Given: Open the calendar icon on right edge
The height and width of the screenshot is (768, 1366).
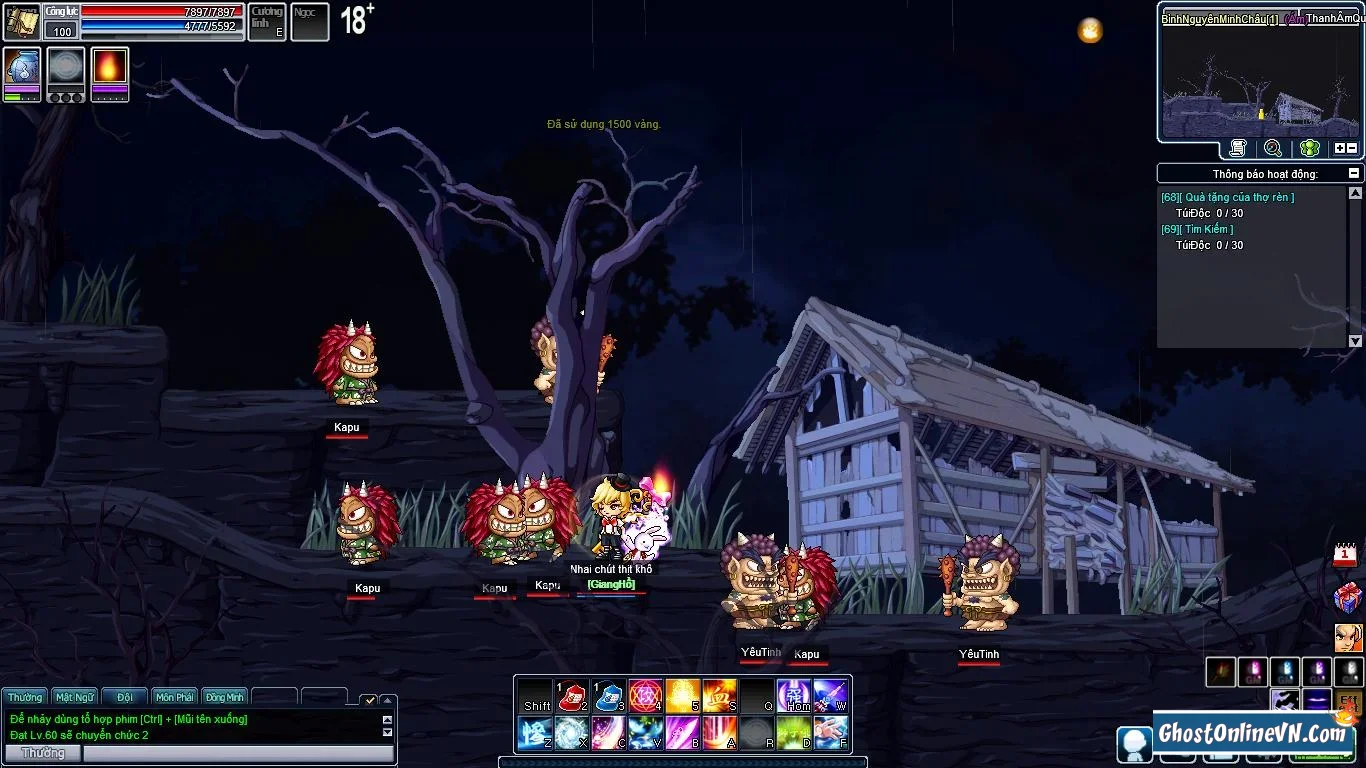Looking at the screenshot, I should (x=1346, y=555).
